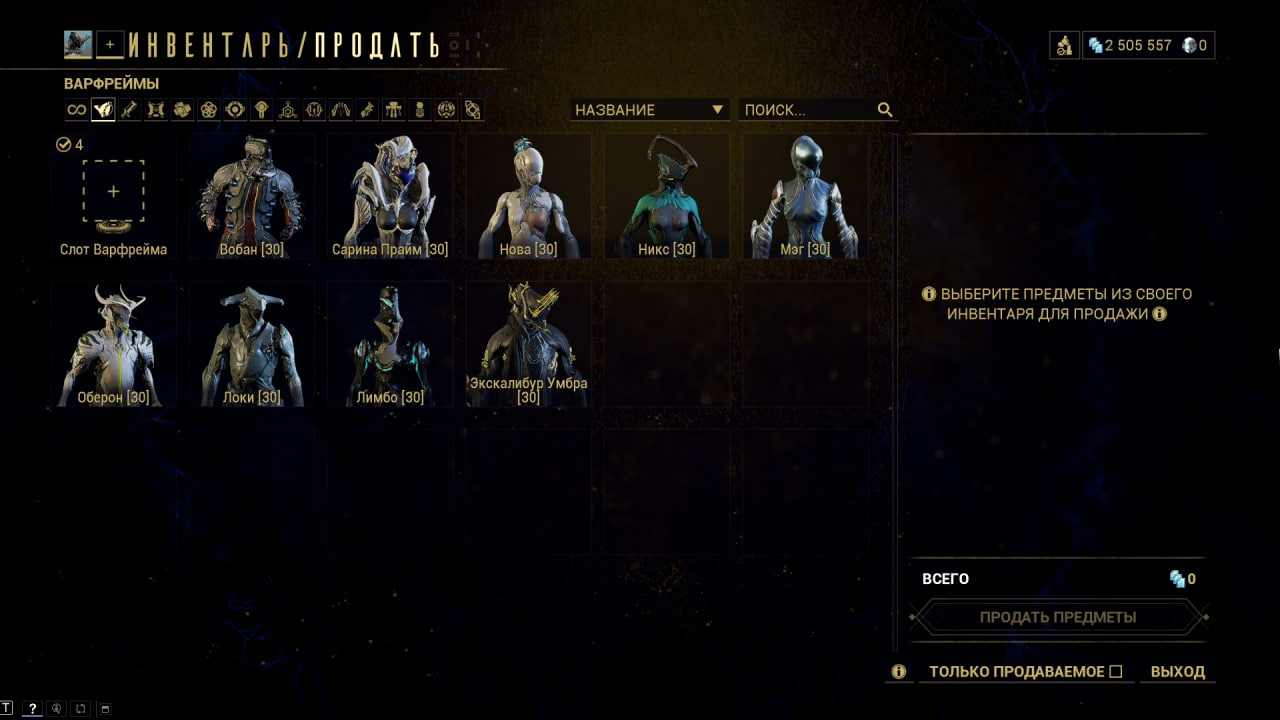
Task: Open the Название sort dropdown
Action: (649, 110)
